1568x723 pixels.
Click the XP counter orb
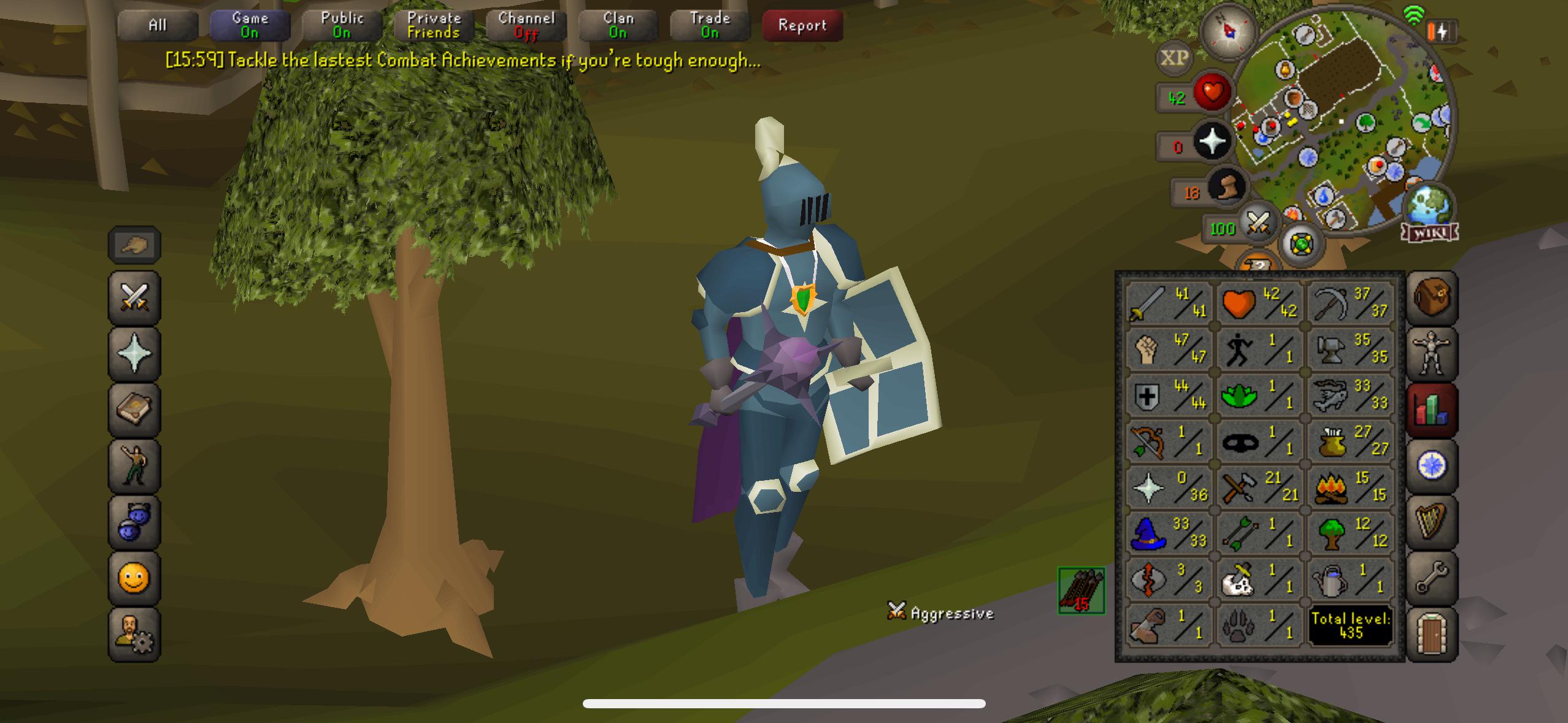1175,58
